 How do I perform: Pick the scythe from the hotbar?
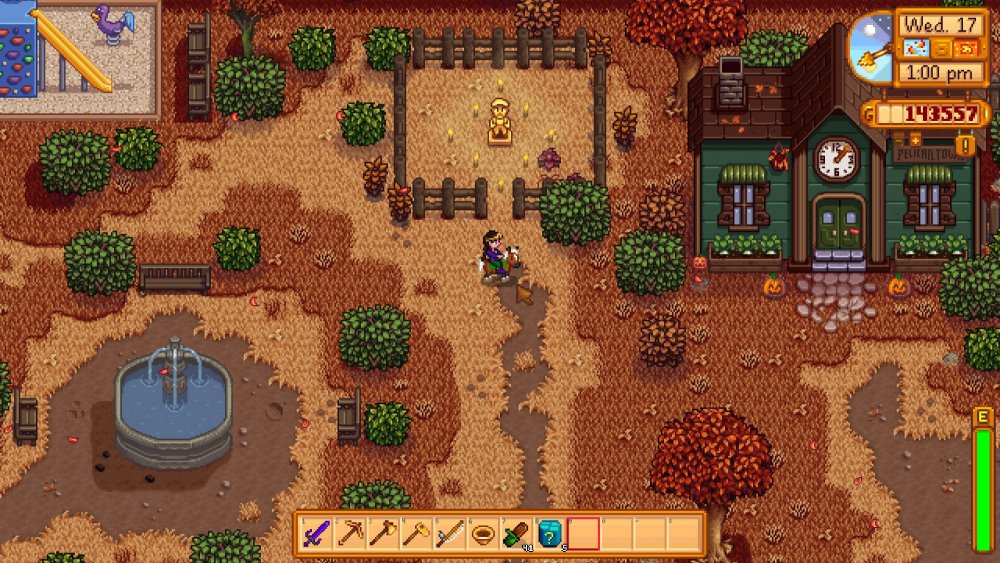(449, 533)
